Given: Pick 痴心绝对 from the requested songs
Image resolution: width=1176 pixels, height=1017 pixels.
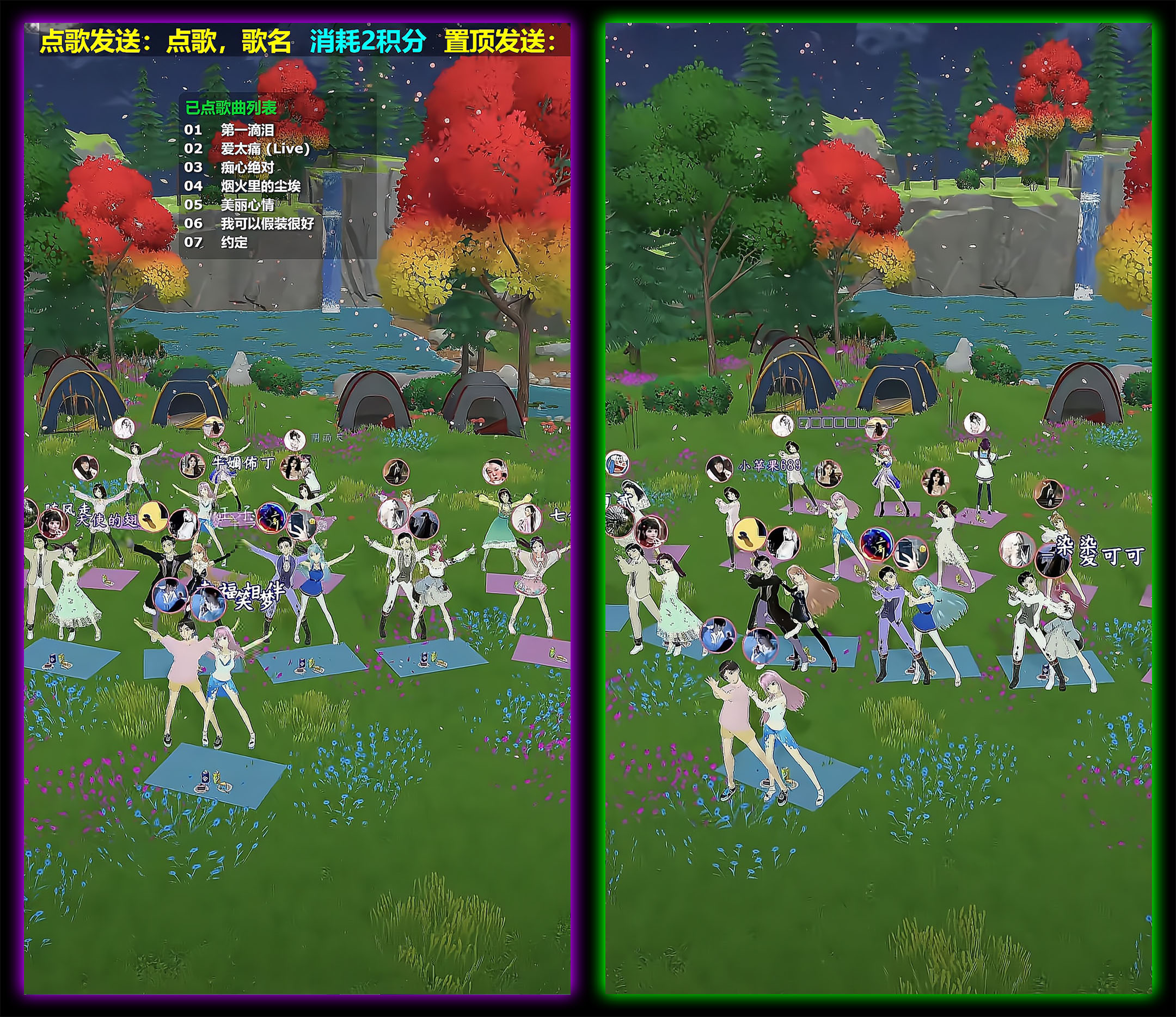Looking at the screenshot, I should (247, 168).
